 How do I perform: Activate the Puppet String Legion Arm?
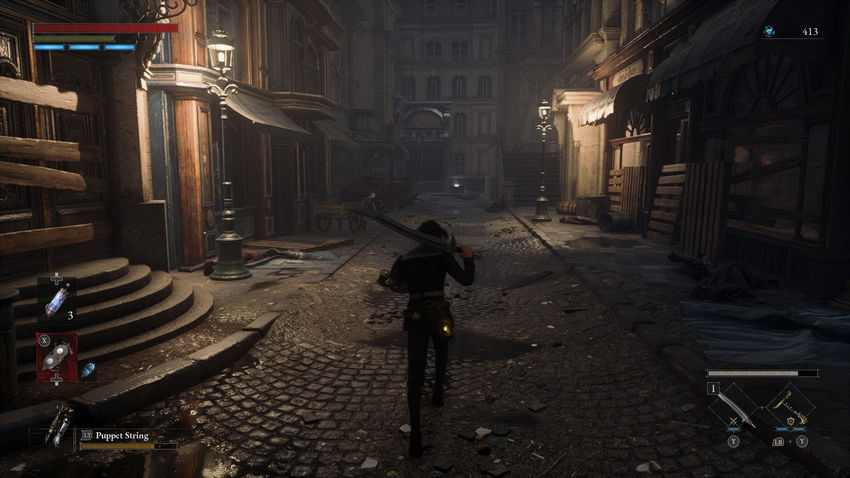pos(60,424)
